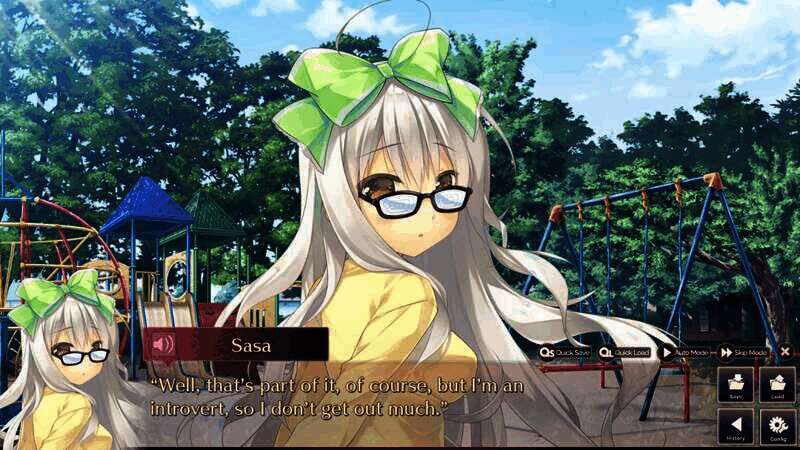
Task: Click the Quick Save button
Action: [566, 352]
